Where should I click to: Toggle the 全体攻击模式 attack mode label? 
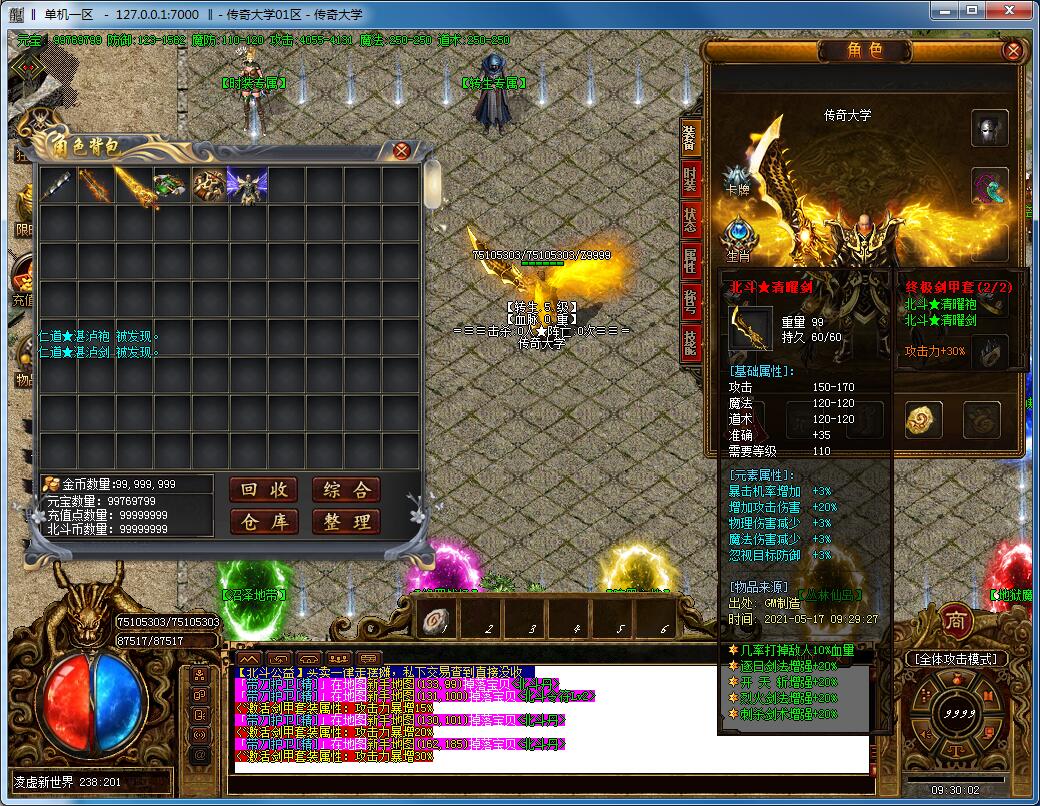click(x=957, y=659)
